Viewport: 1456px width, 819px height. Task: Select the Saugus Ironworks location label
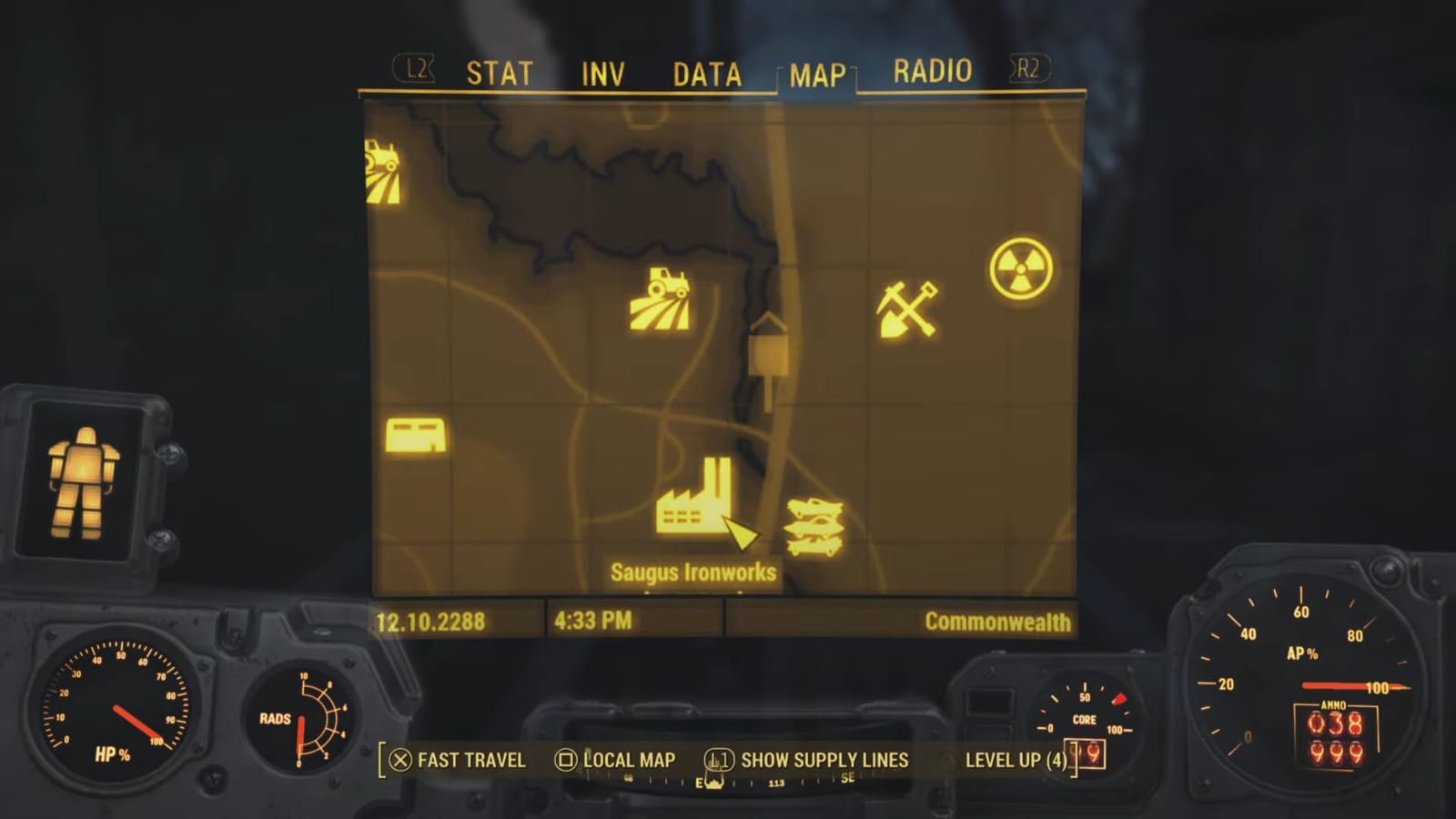[693, 572]
